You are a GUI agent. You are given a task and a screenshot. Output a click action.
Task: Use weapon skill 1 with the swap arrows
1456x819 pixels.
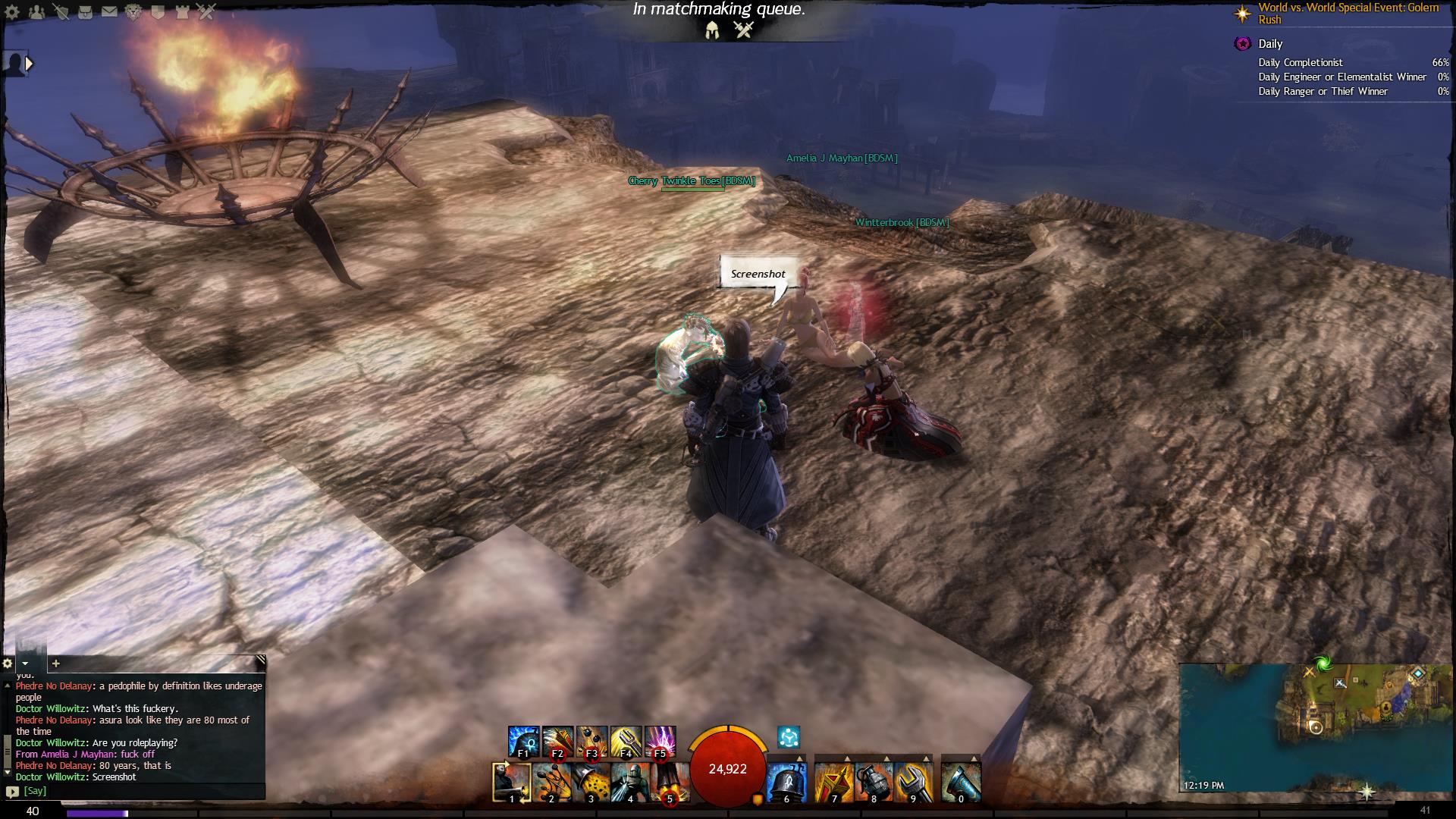pyautogui.click(x=511, y=782)
